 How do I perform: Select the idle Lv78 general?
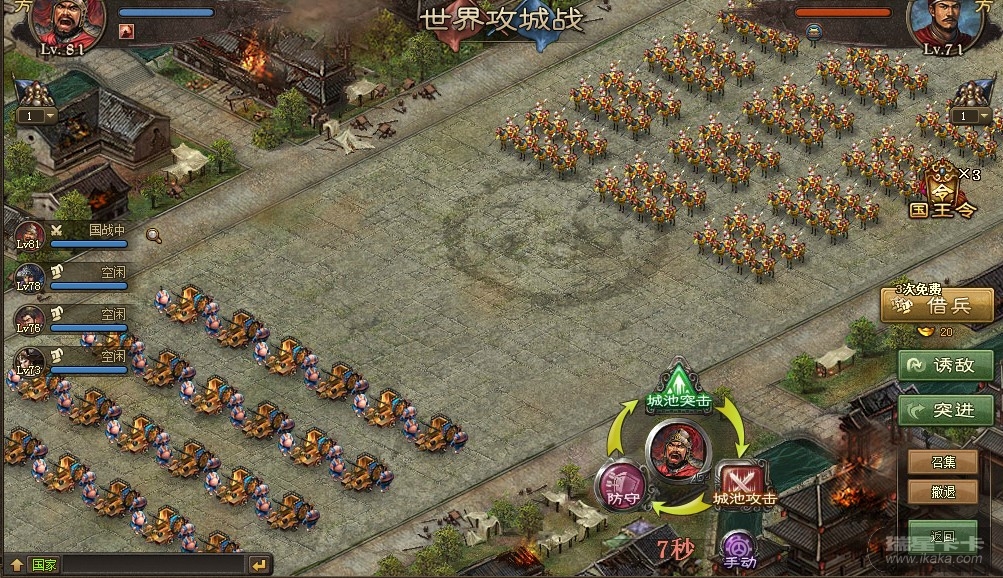pyautogui.click(x=30, y=277)
